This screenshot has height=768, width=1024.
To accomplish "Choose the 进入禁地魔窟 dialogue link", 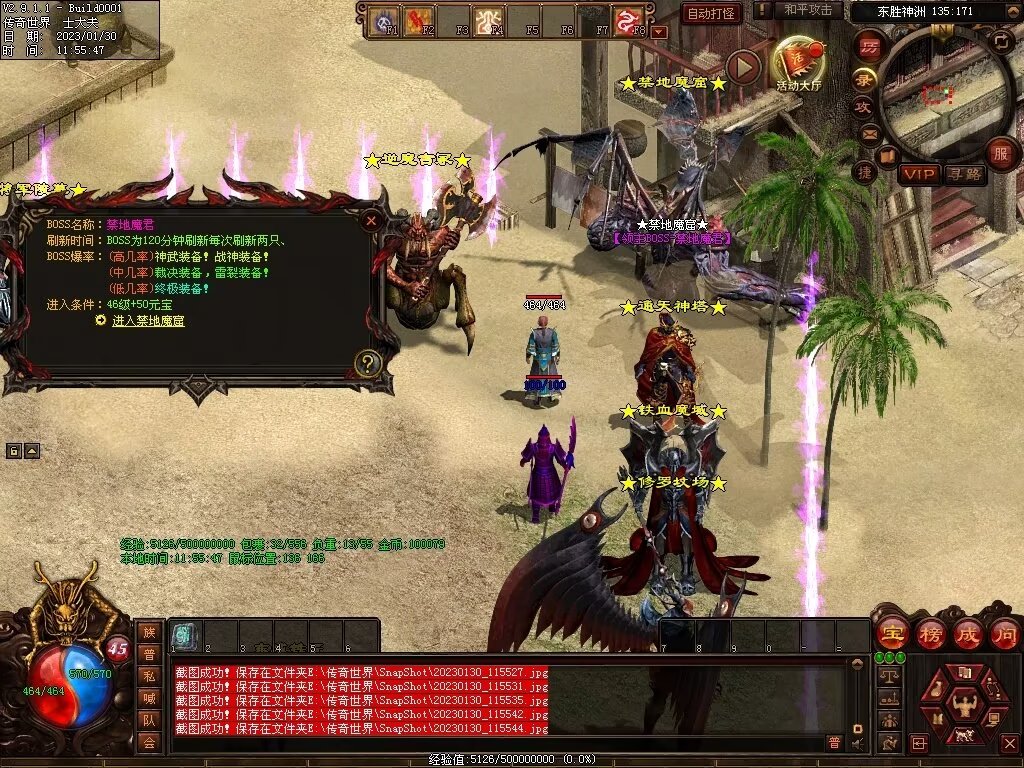I will click(148, 321).
